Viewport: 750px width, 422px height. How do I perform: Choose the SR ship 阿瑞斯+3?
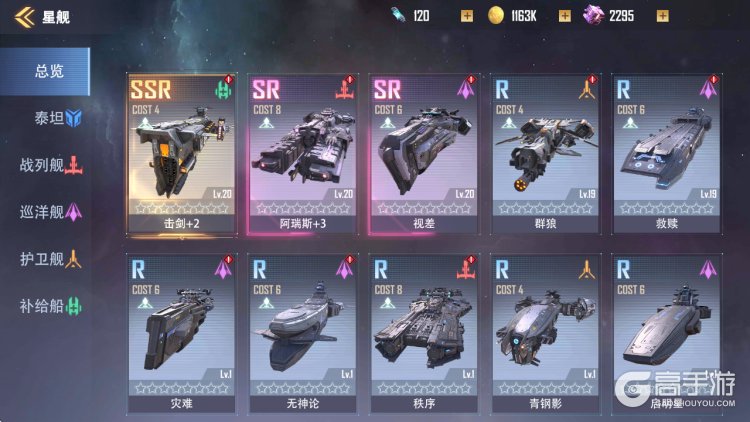coord(304,150)
